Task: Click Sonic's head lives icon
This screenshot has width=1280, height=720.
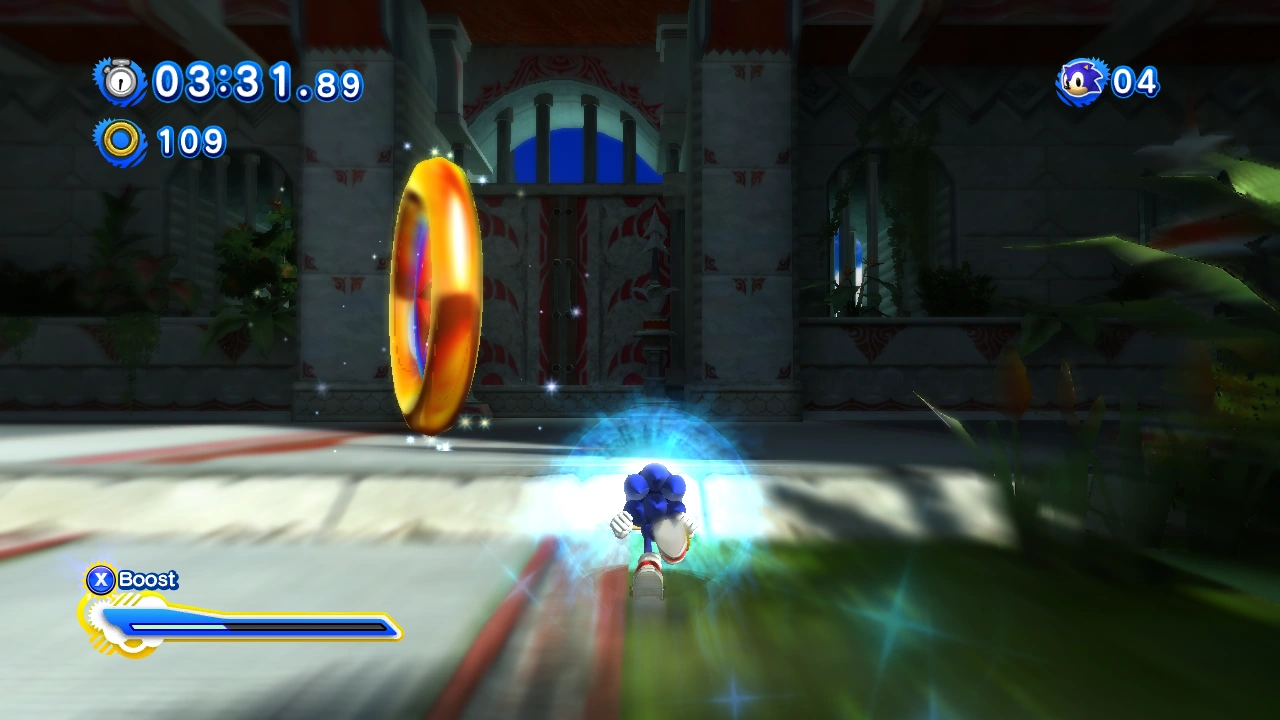Action: (1081, 81)
